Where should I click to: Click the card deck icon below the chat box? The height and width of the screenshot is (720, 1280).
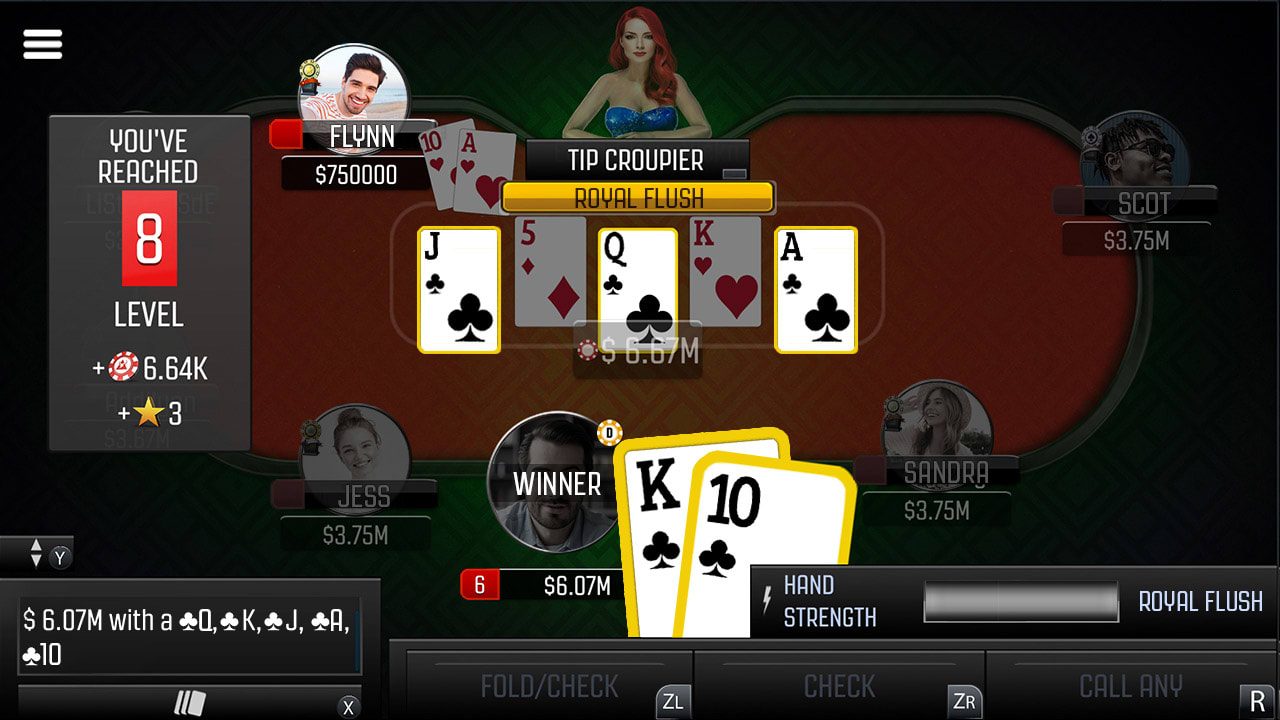pyautogui.click(x=190, y=702)
